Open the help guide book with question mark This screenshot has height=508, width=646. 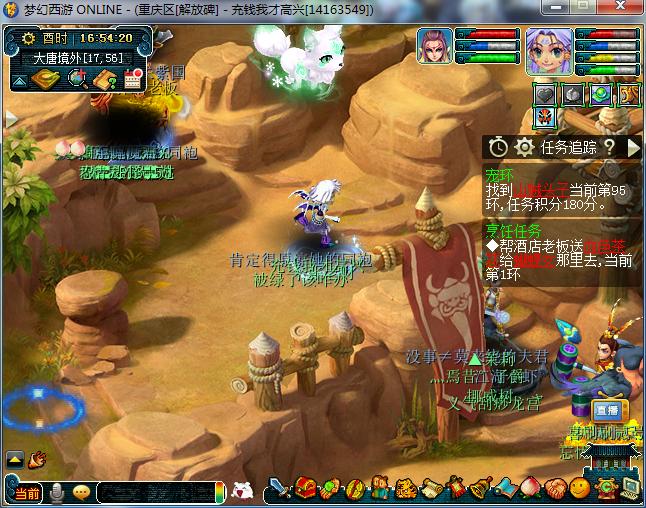coord(105,79)
